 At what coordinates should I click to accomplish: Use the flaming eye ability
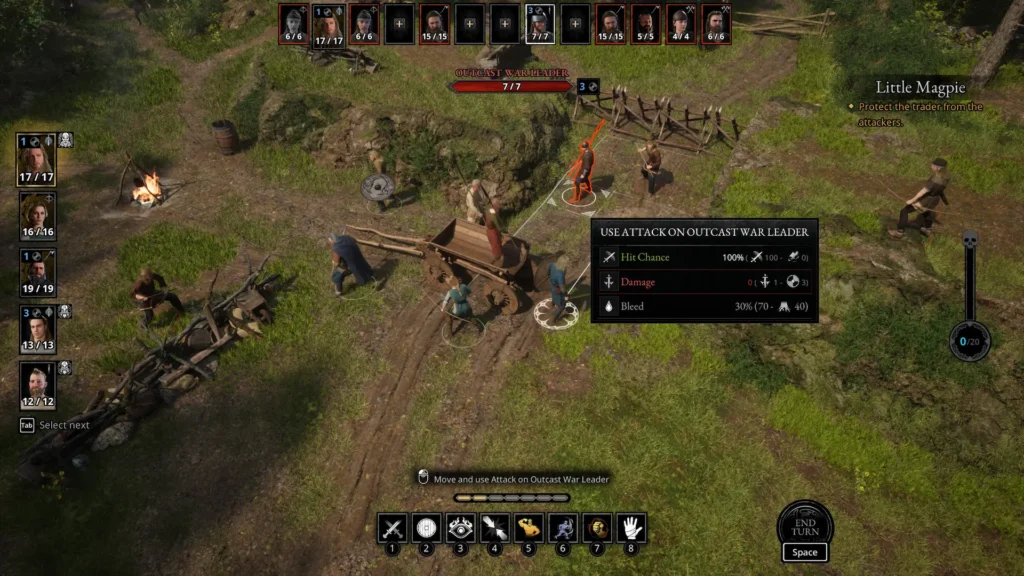[460, 528]
